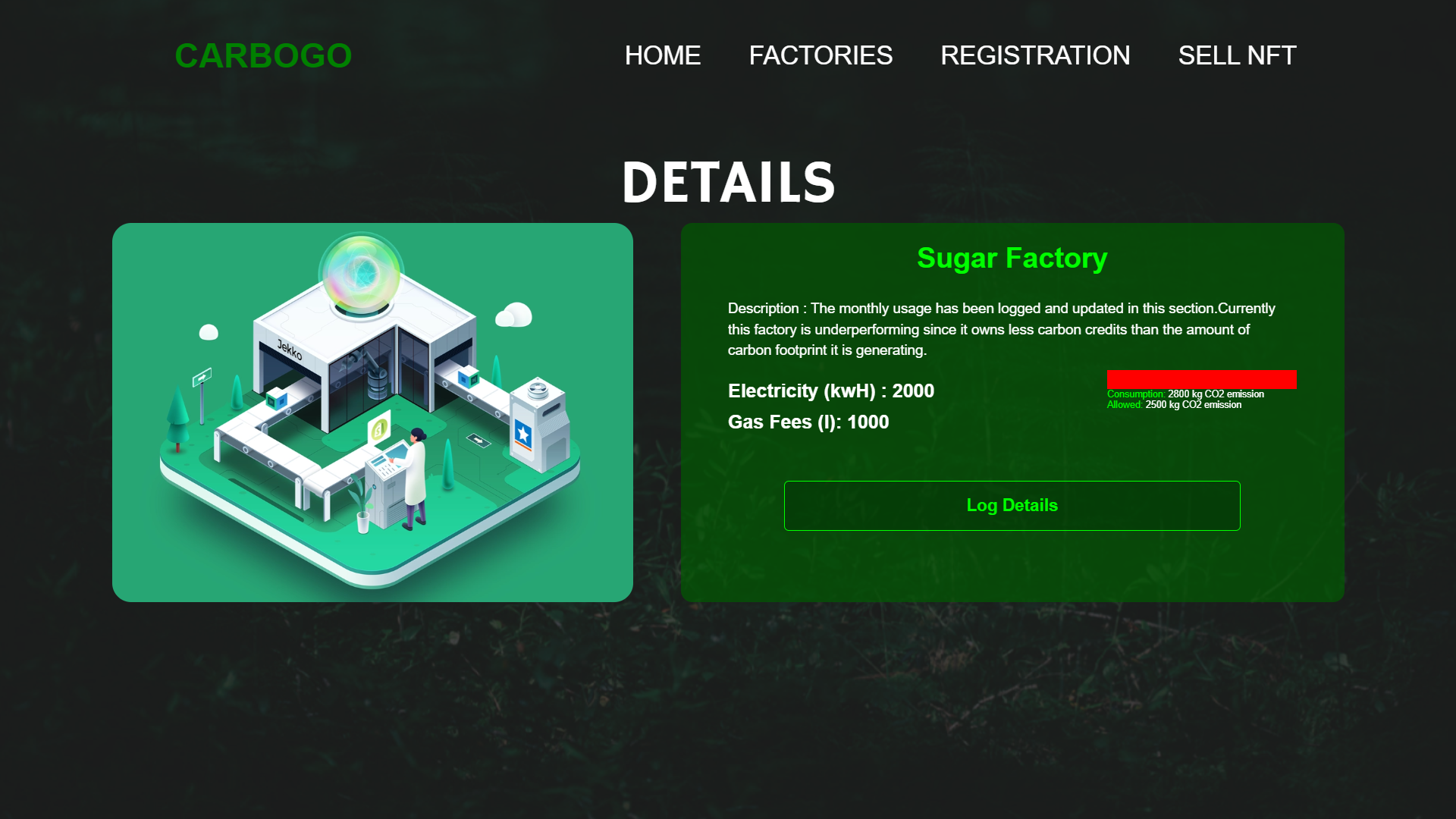Open the FACTORIES navigation item
1456x819 pixels.
[821, 55]
